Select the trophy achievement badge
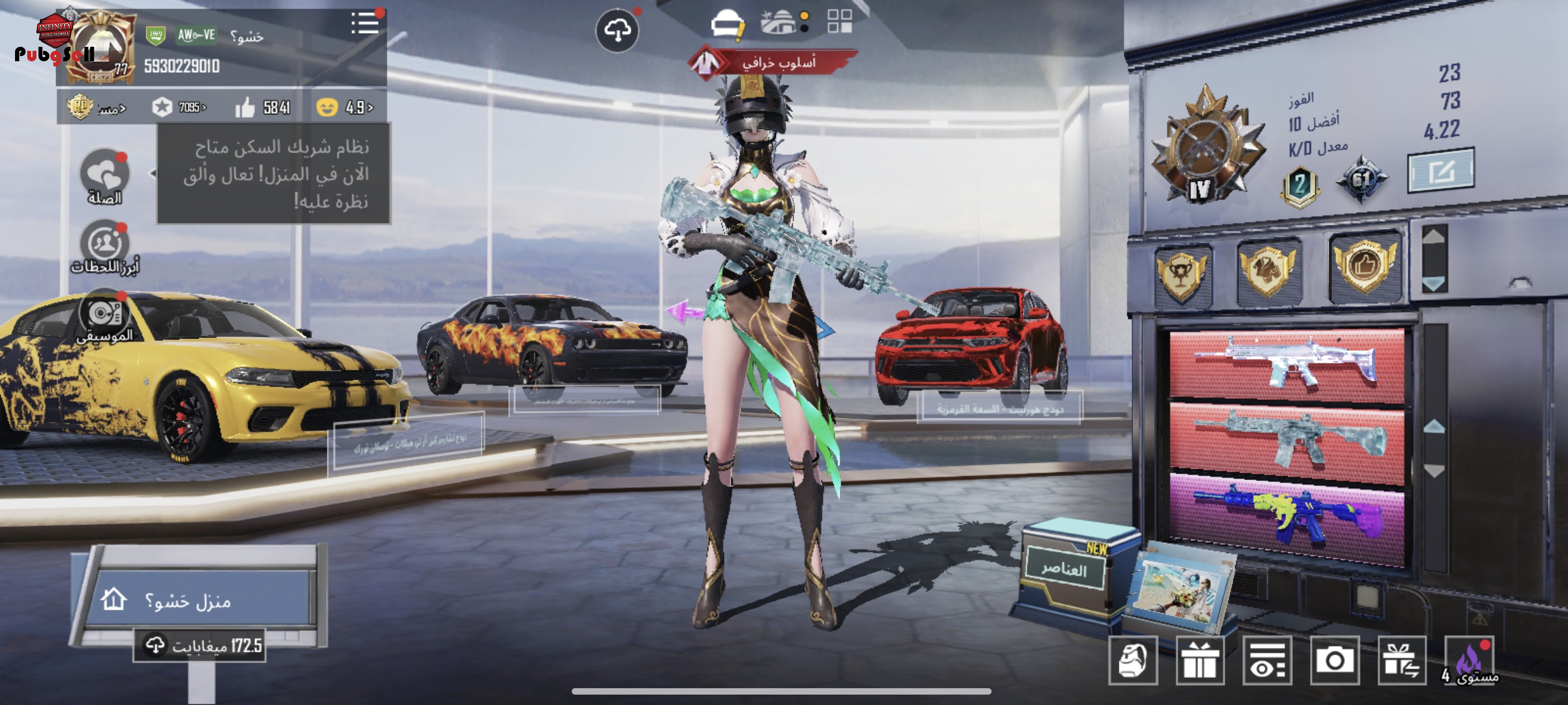Image resolution: width=1568 pixels, height=705 pixels. tap(1181, 274)
